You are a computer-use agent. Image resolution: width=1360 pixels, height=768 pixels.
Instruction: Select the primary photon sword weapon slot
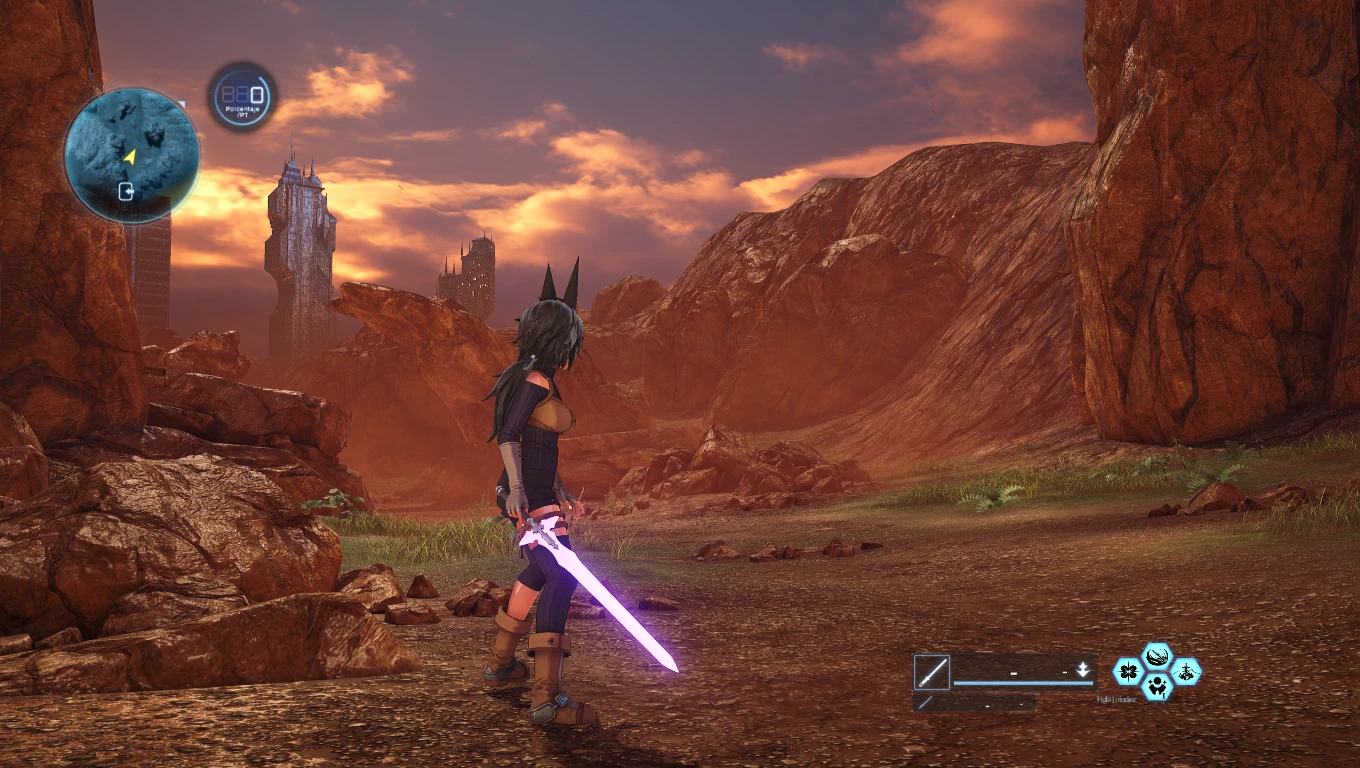[931, 672]
